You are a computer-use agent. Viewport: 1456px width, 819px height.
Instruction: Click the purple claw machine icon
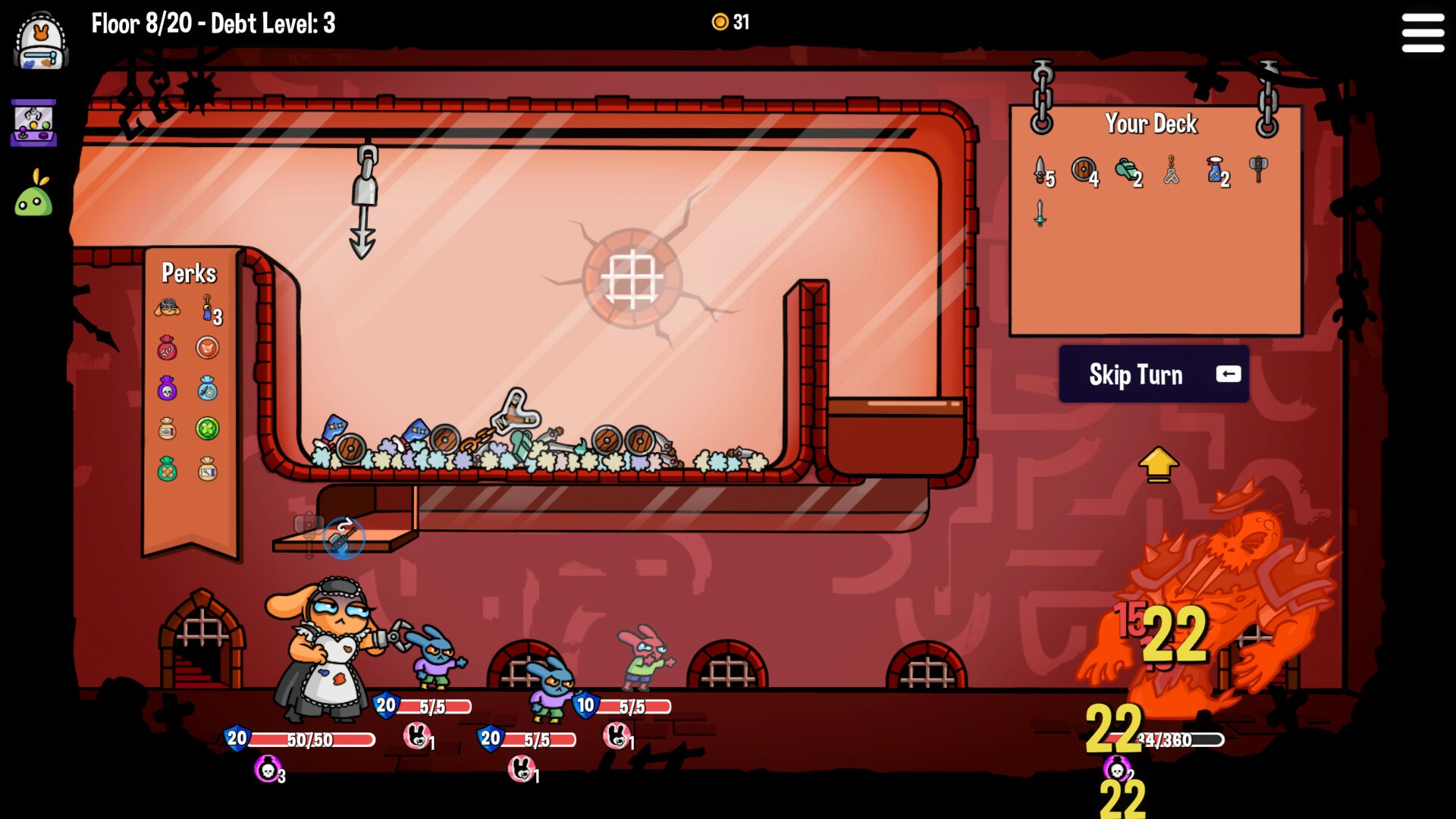[x=34, y=123]
